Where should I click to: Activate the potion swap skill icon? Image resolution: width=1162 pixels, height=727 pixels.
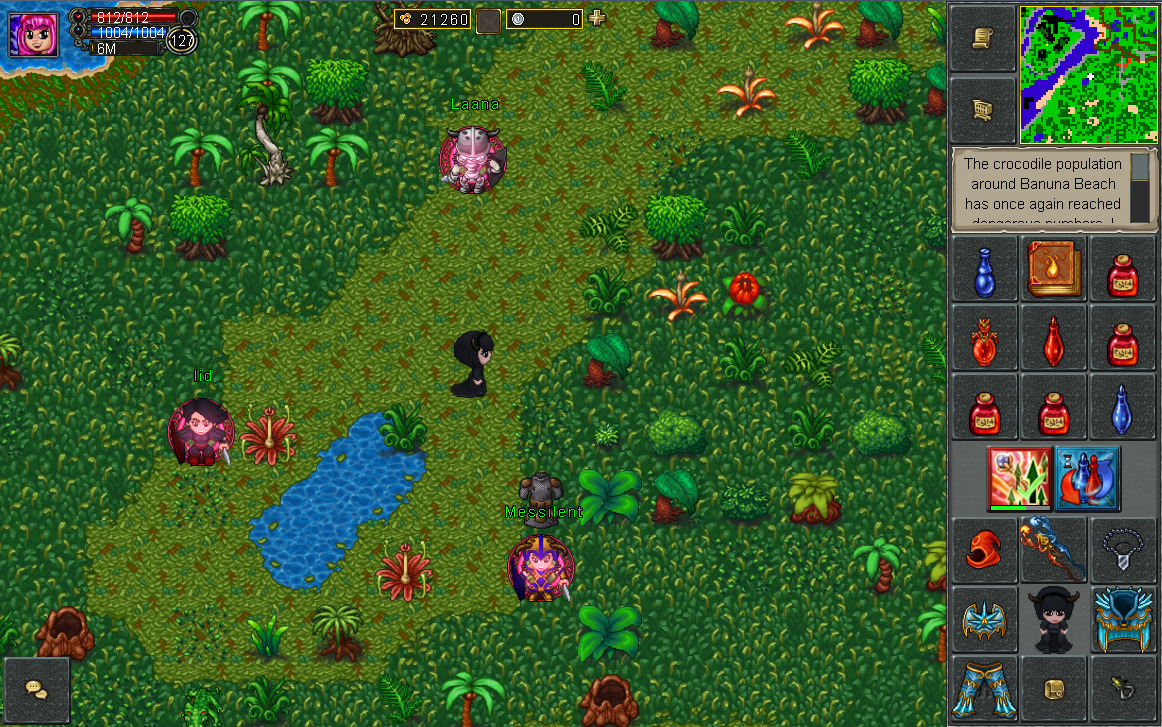coord(1087,478)
